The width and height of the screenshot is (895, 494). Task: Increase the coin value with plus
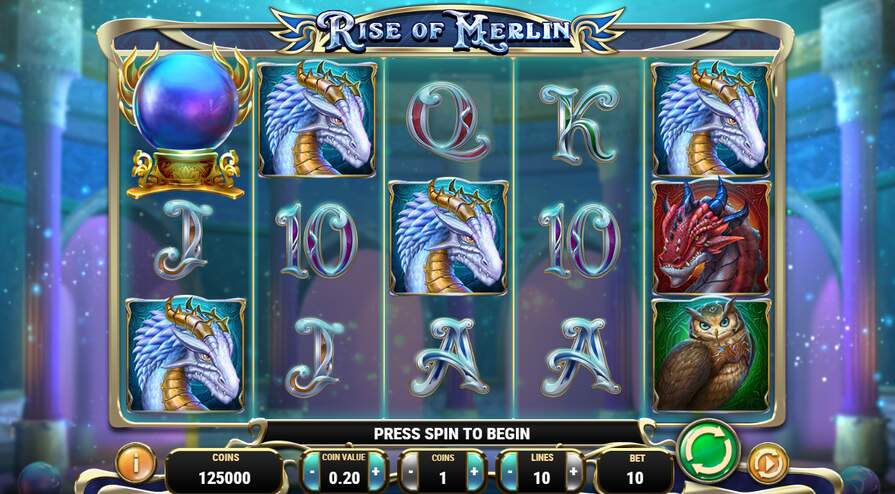(x=376, y=470)
